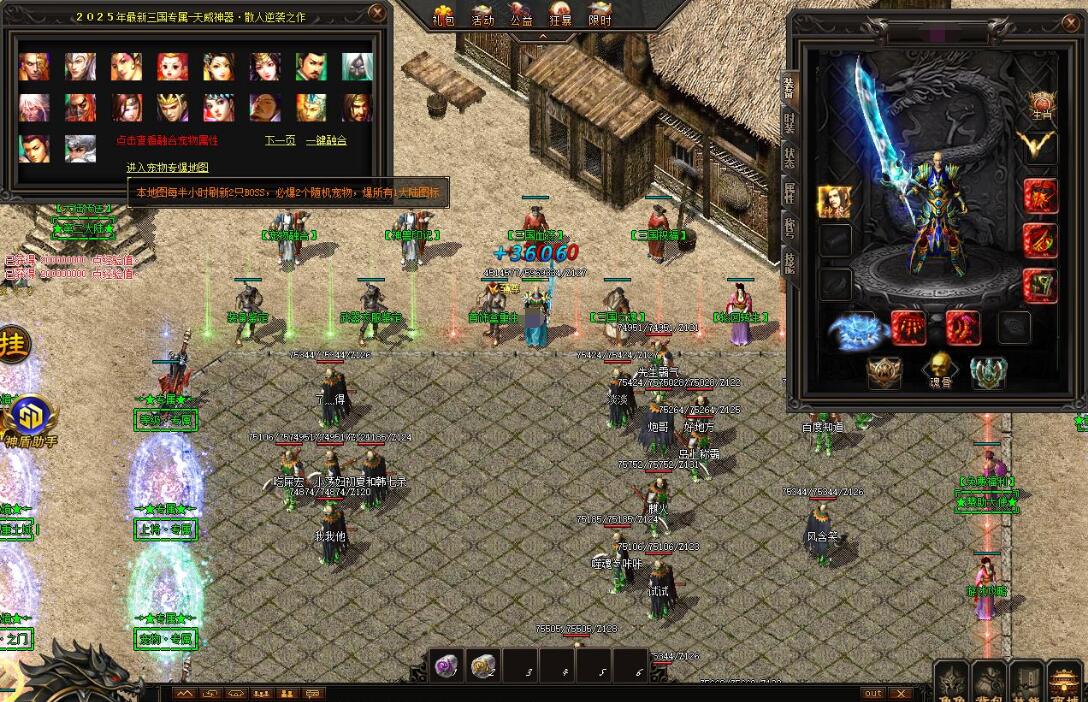View fusion pet attributes red text link

point(167,141)
